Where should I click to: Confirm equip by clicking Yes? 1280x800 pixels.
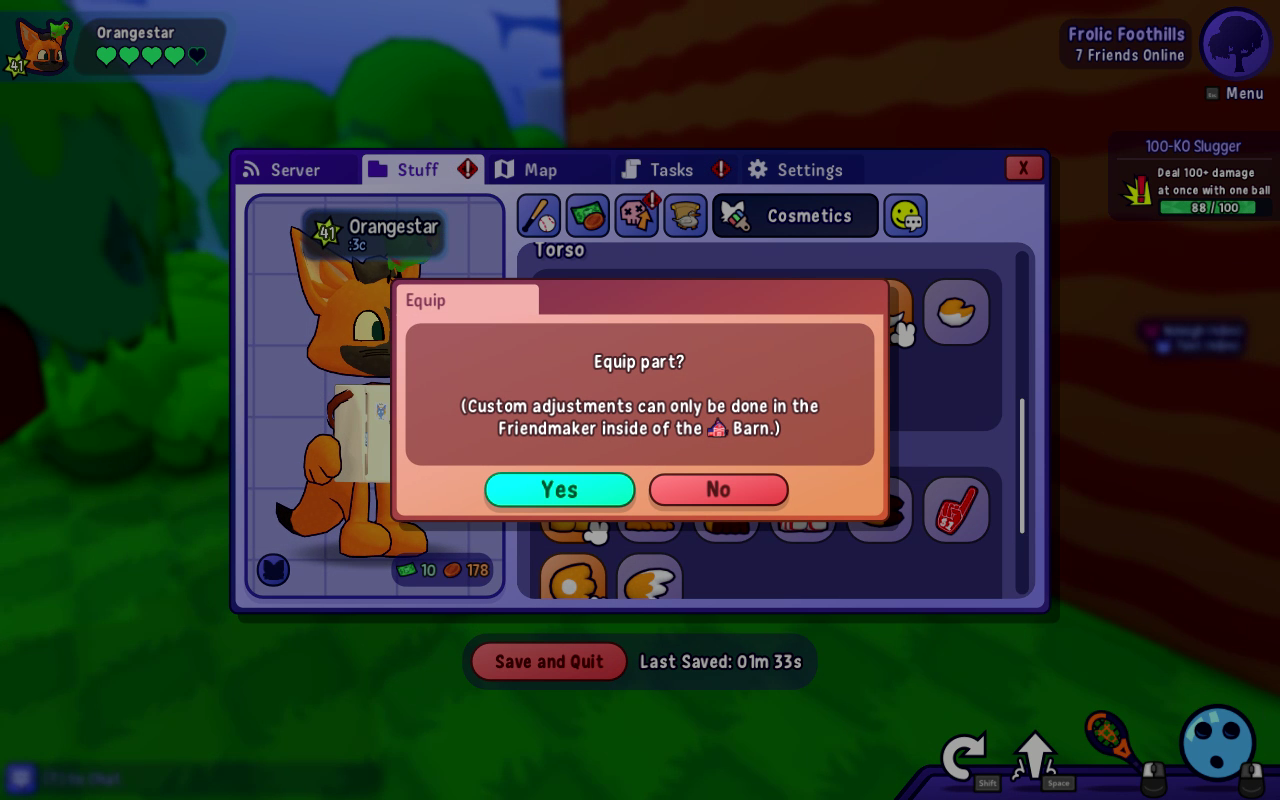[x=559, y=490]
